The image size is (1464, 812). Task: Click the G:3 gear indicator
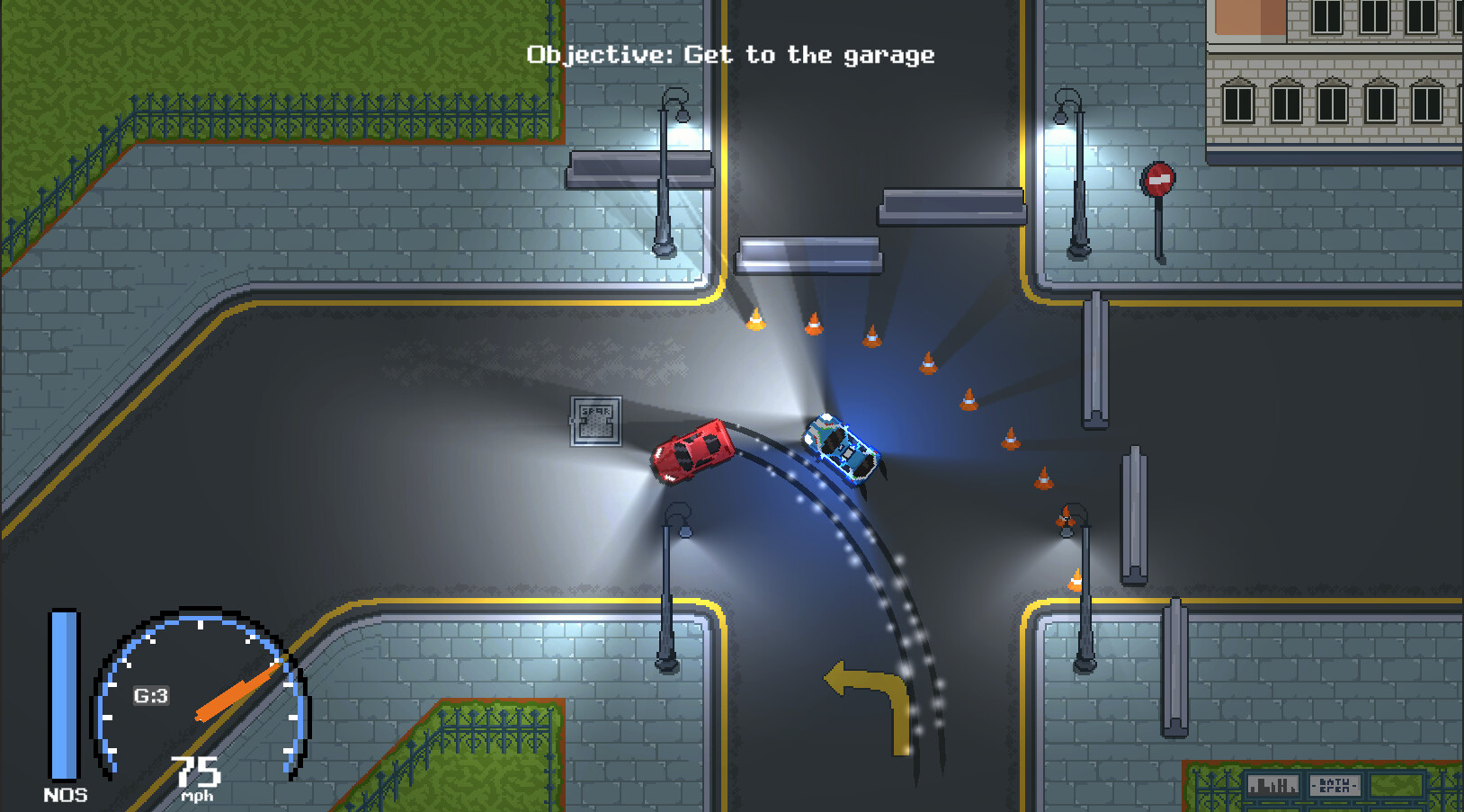point(149,695)
